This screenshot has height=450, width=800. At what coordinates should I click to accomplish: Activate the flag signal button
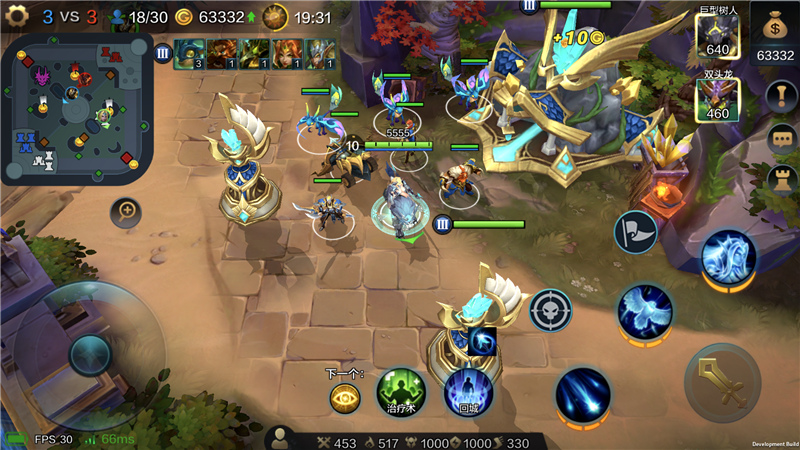[635, 232]
